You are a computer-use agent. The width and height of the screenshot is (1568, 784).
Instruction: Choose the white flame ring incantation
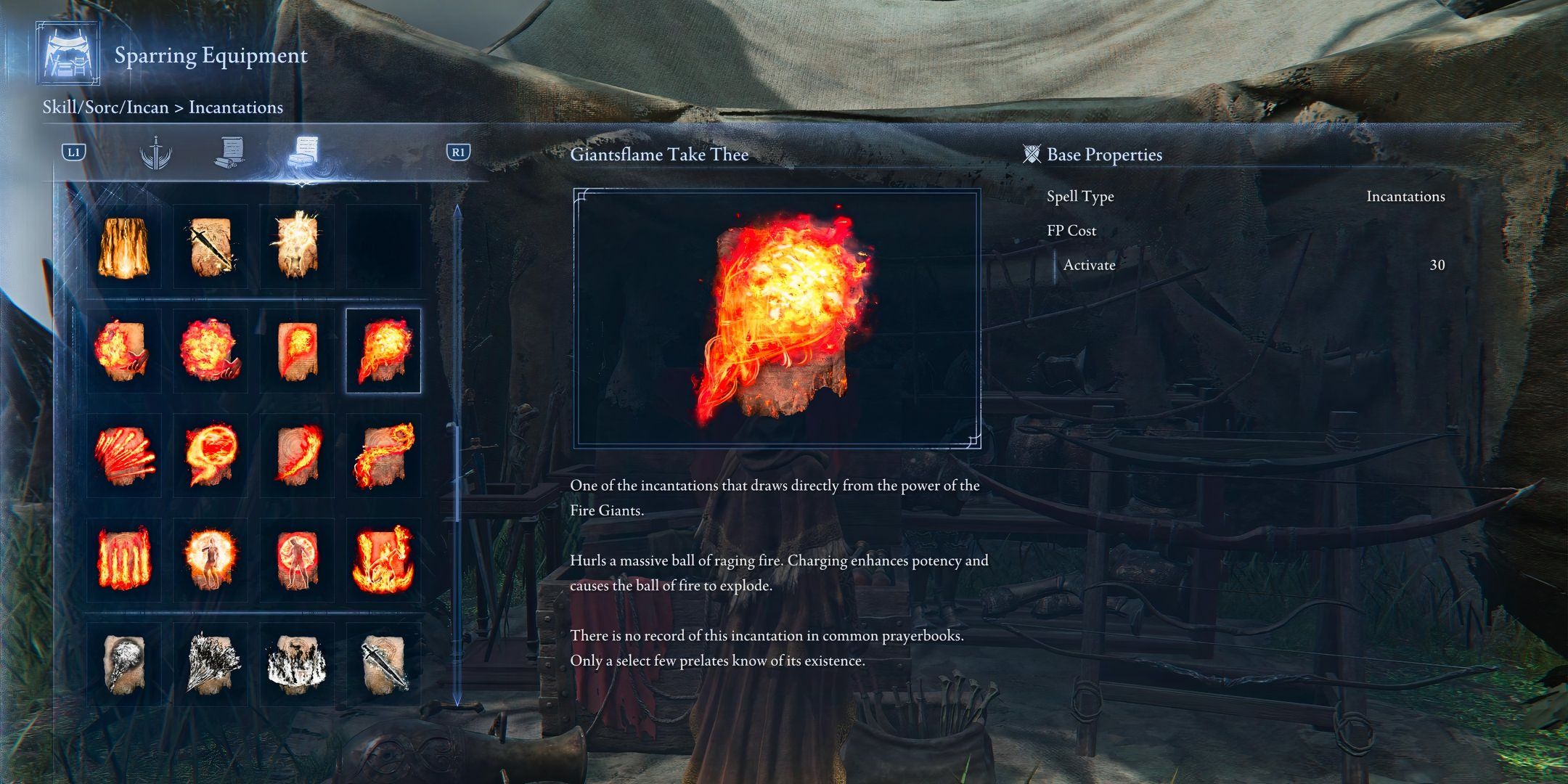coord(297,663)
